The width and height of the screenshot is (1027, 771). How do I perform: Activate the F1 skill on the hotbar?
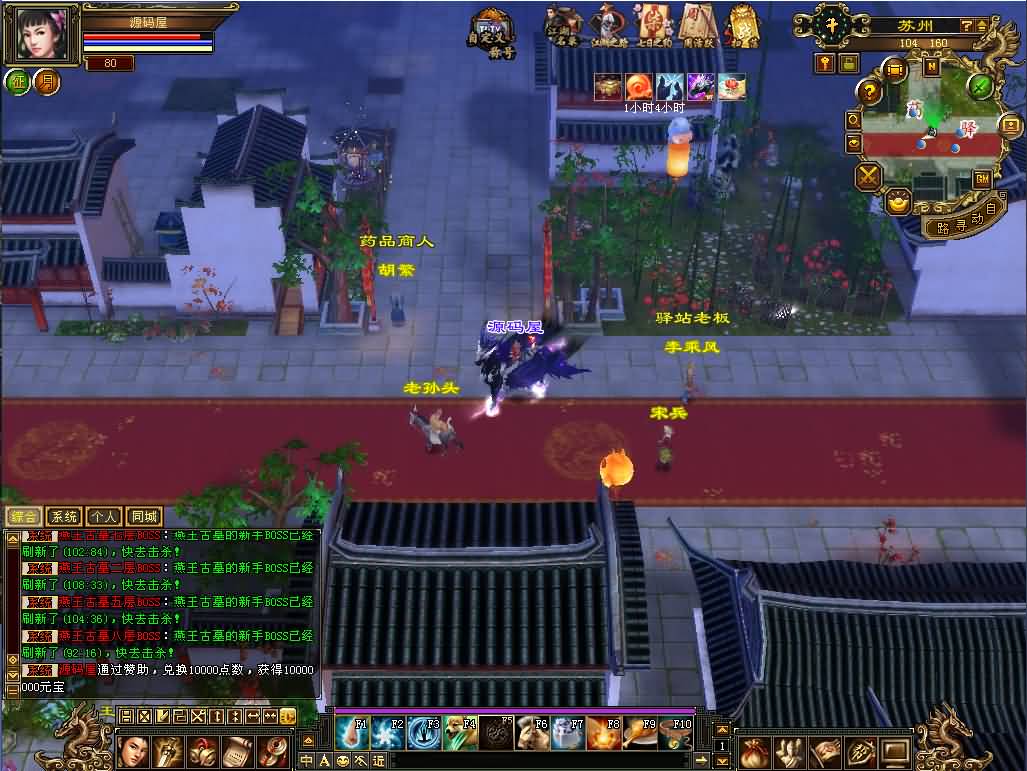[x=351, y=733]
